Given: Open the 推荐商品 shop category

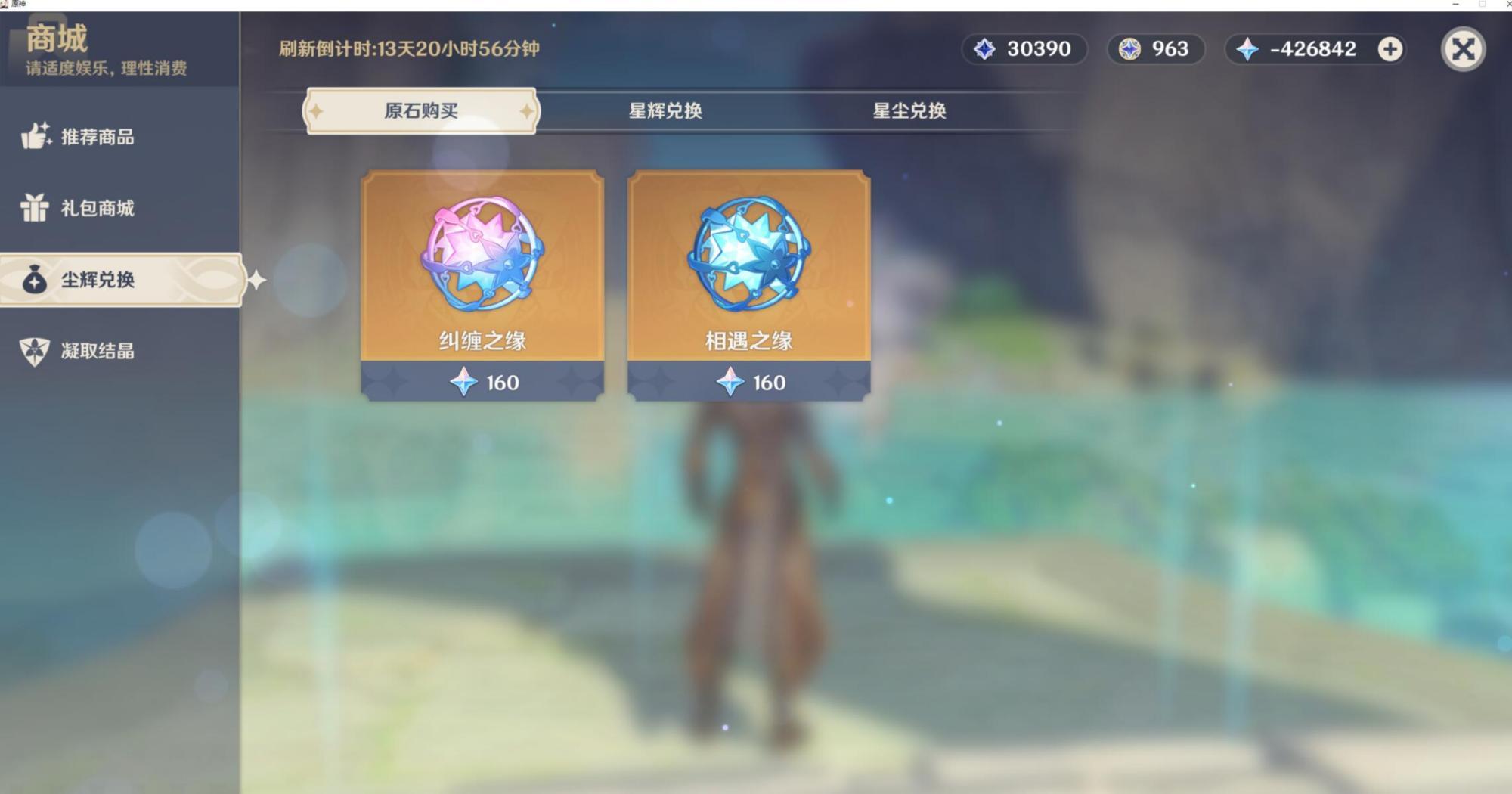Looking at the screenshot, I should [x=97, y=137].
